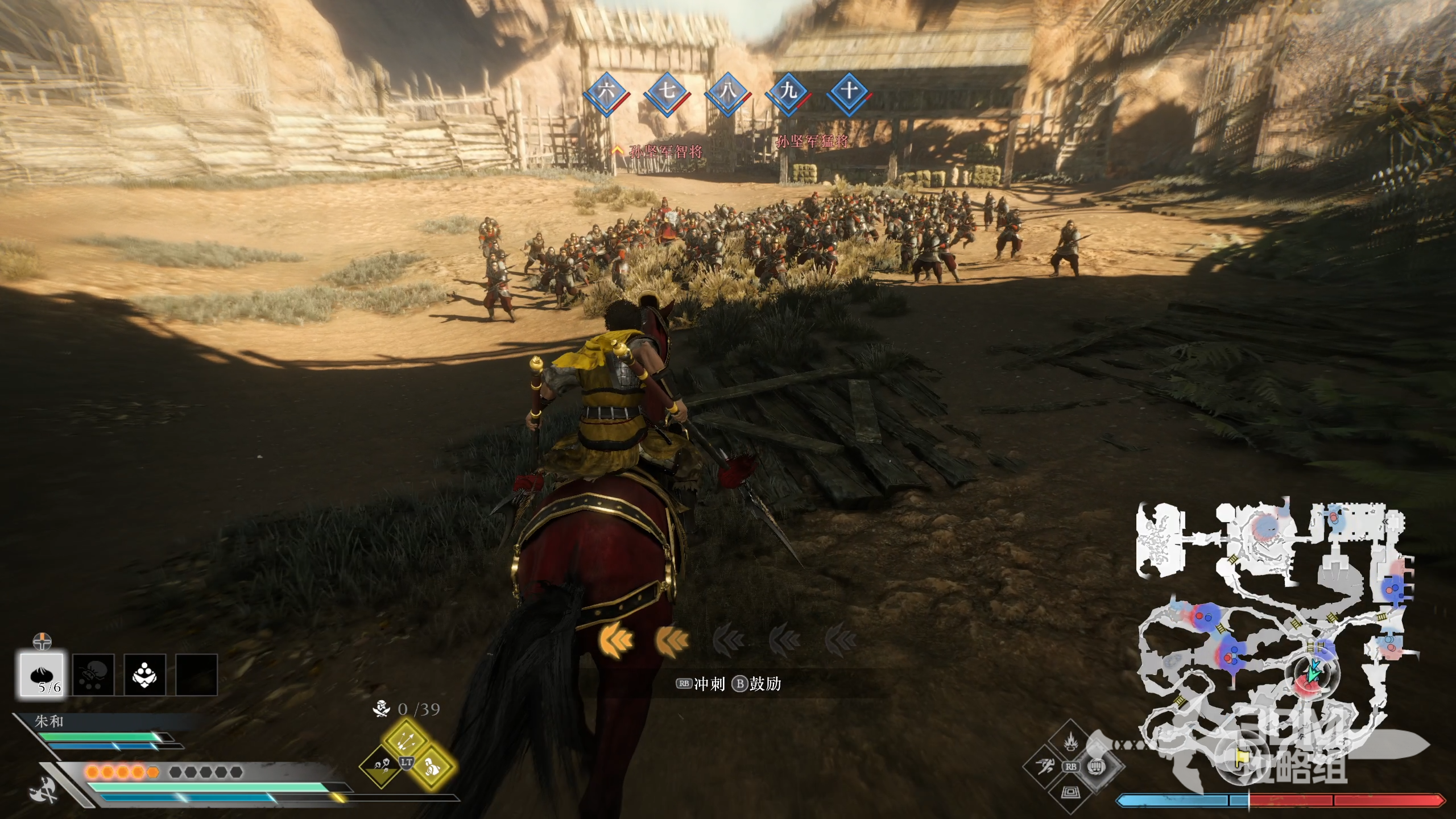Image resolution: width=1456 pixels, height=819 pixels.
Task: Click the running figure battle art
Action: (1045, 767)
